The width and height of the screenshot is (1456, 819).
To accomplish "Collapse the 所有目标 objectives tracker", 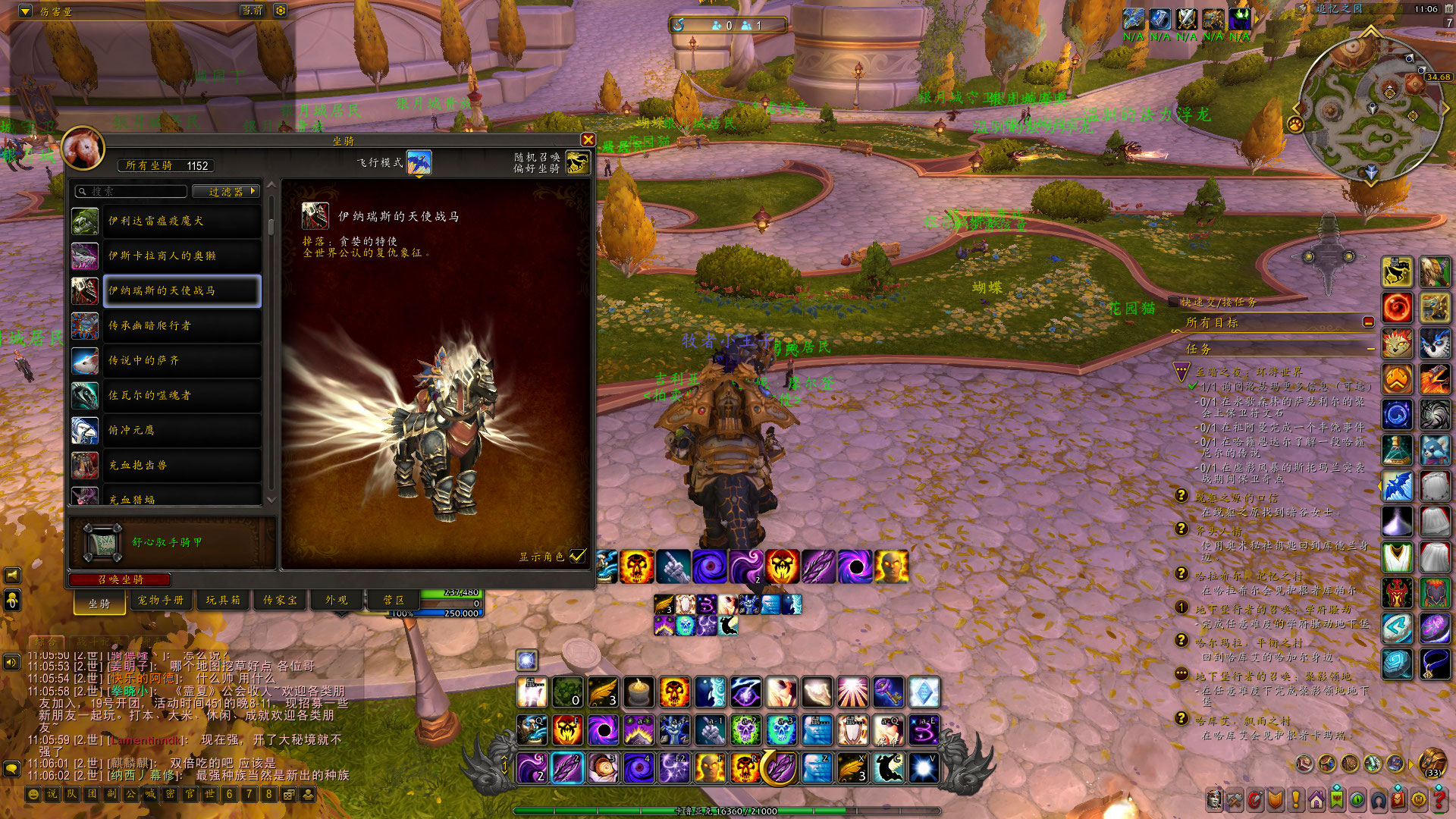I will click(1368, 322).
